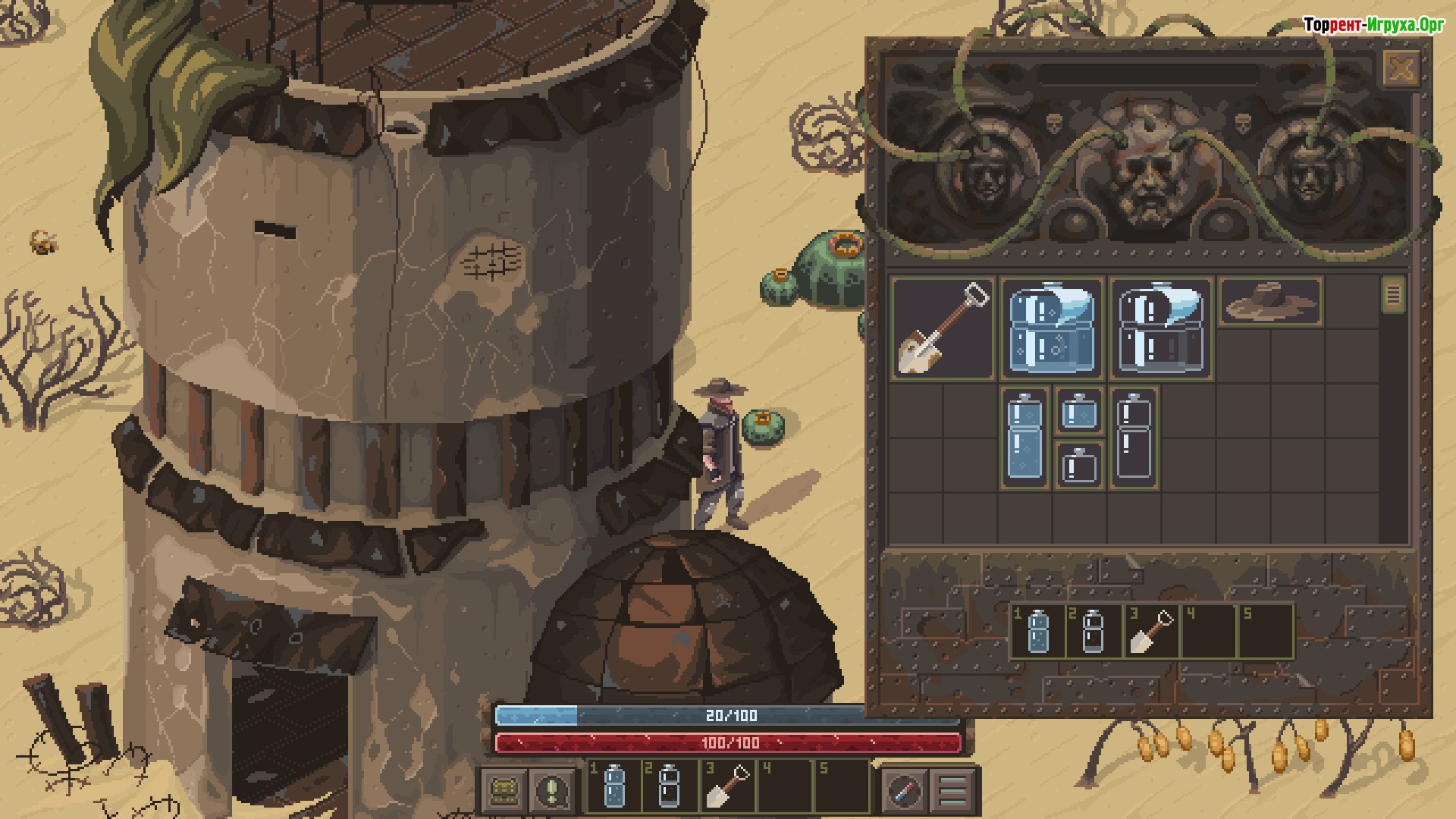
Task: Open the three-line menu button
Action: (x=952, y=791)
